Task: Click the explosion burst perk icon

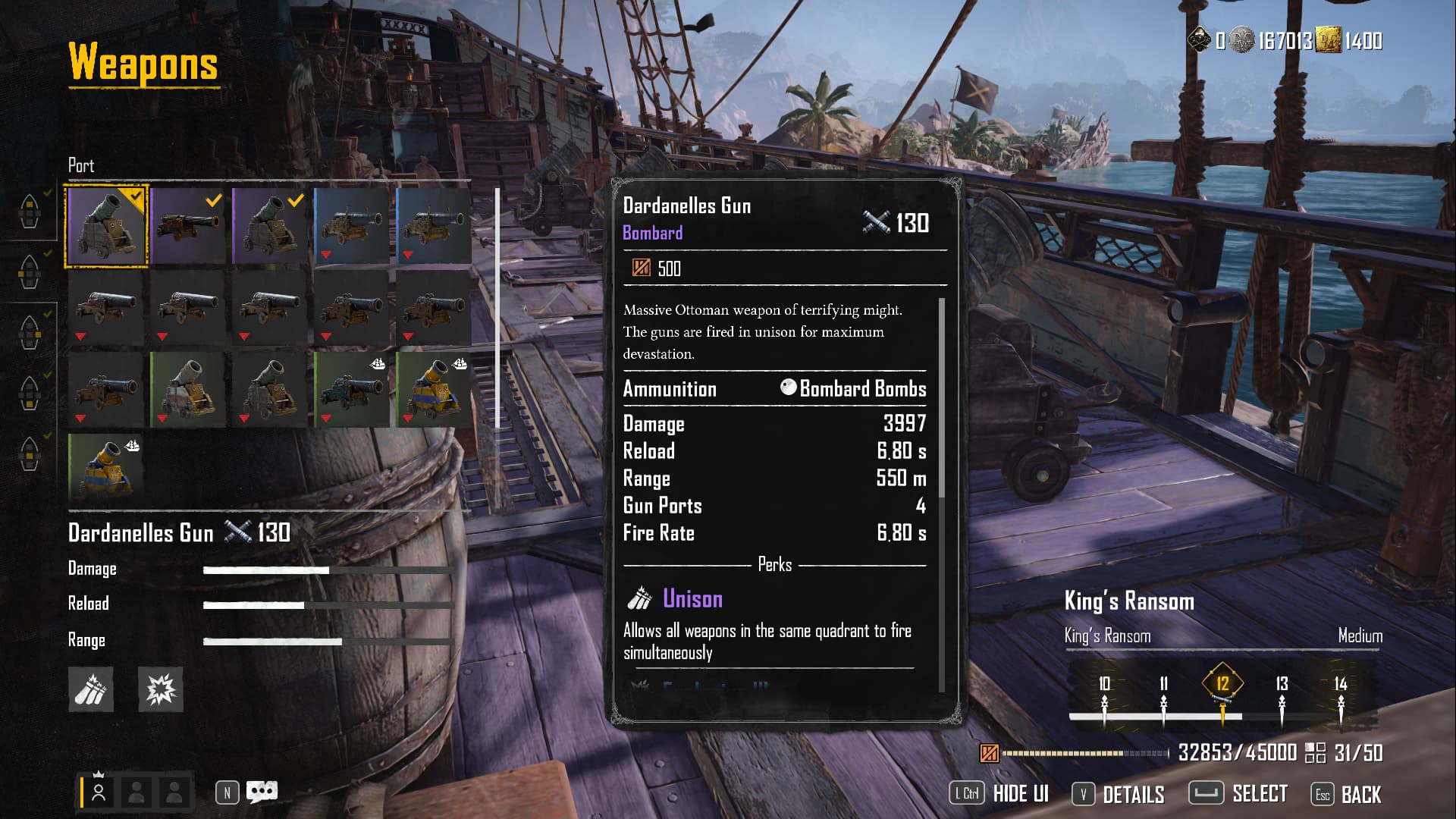Action: coord(161,689)
